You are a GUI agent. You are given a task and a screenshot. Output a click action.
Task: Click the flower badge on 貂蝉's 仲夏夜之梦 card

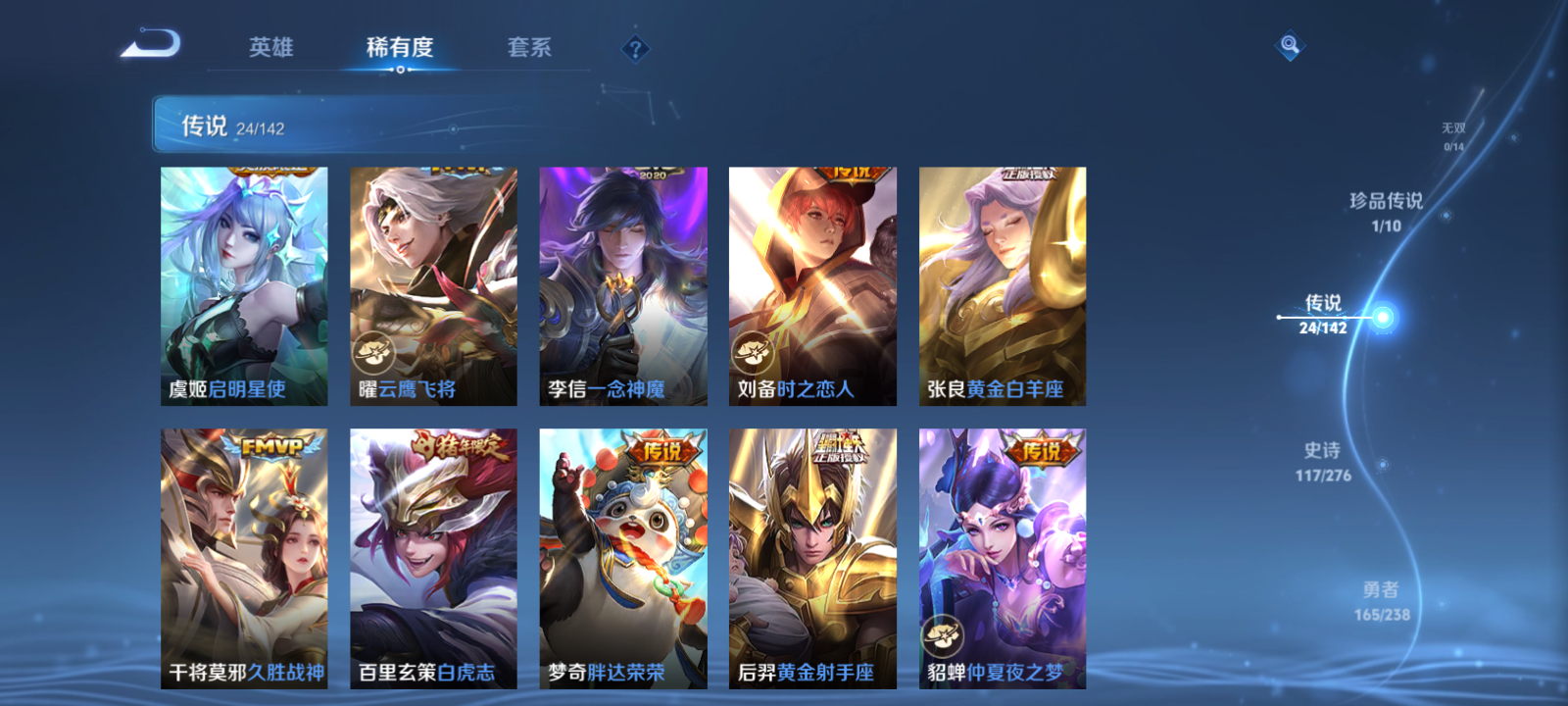(x=946, y=635)
